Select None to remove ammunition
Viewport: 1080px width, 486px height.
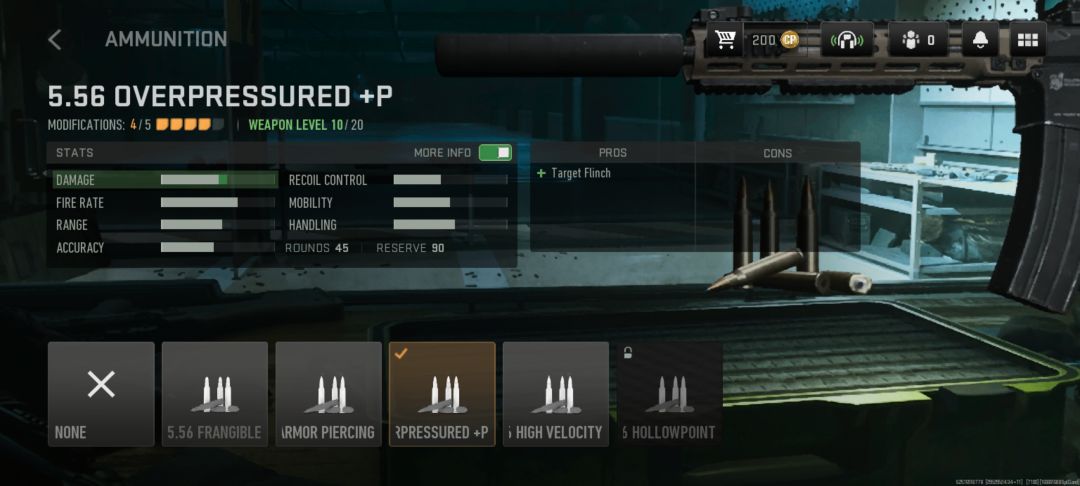pos(101,394)
